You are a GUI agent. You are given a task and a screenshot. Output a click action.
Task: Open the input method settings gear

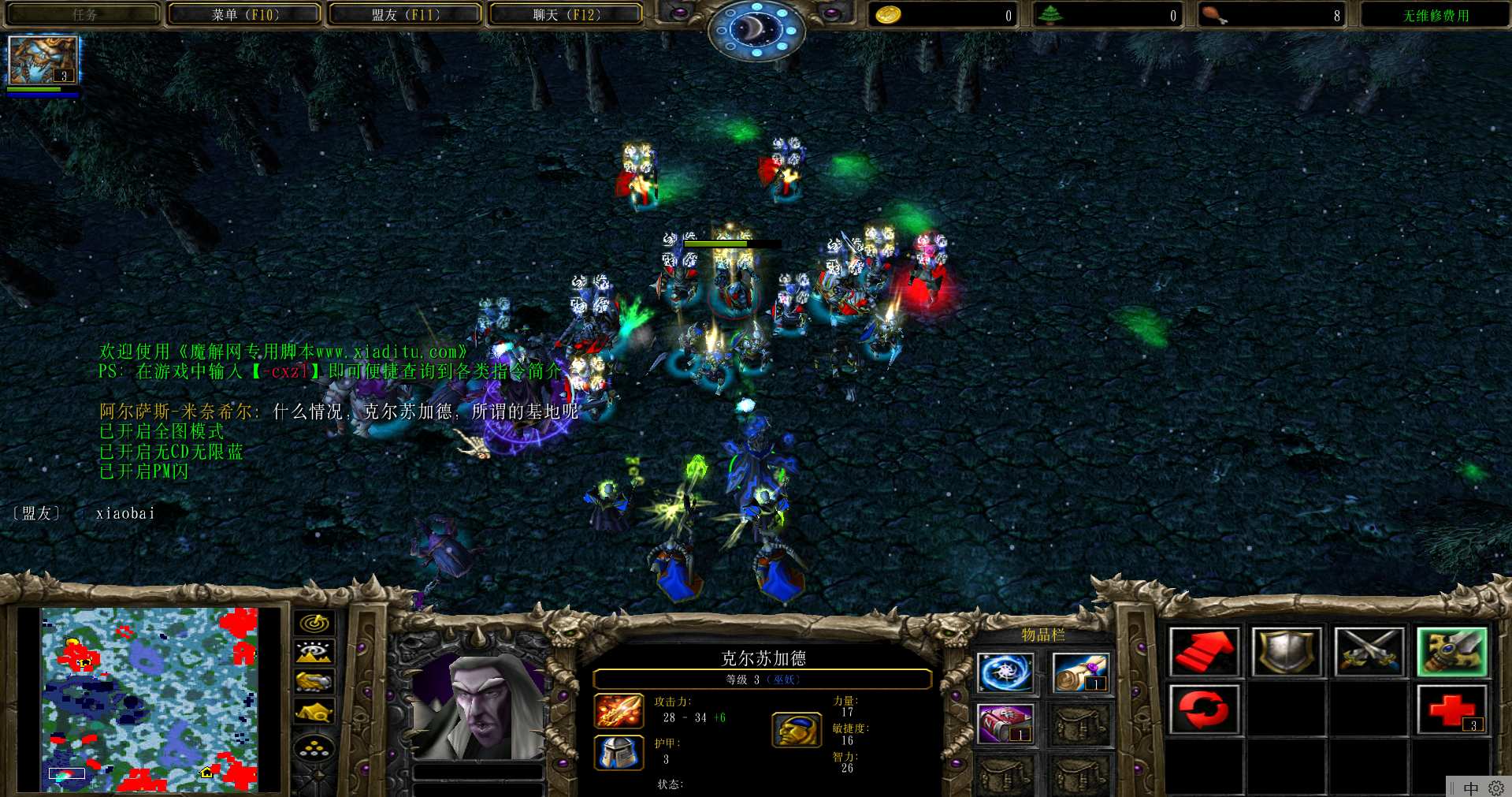(x=1495, y=788)
